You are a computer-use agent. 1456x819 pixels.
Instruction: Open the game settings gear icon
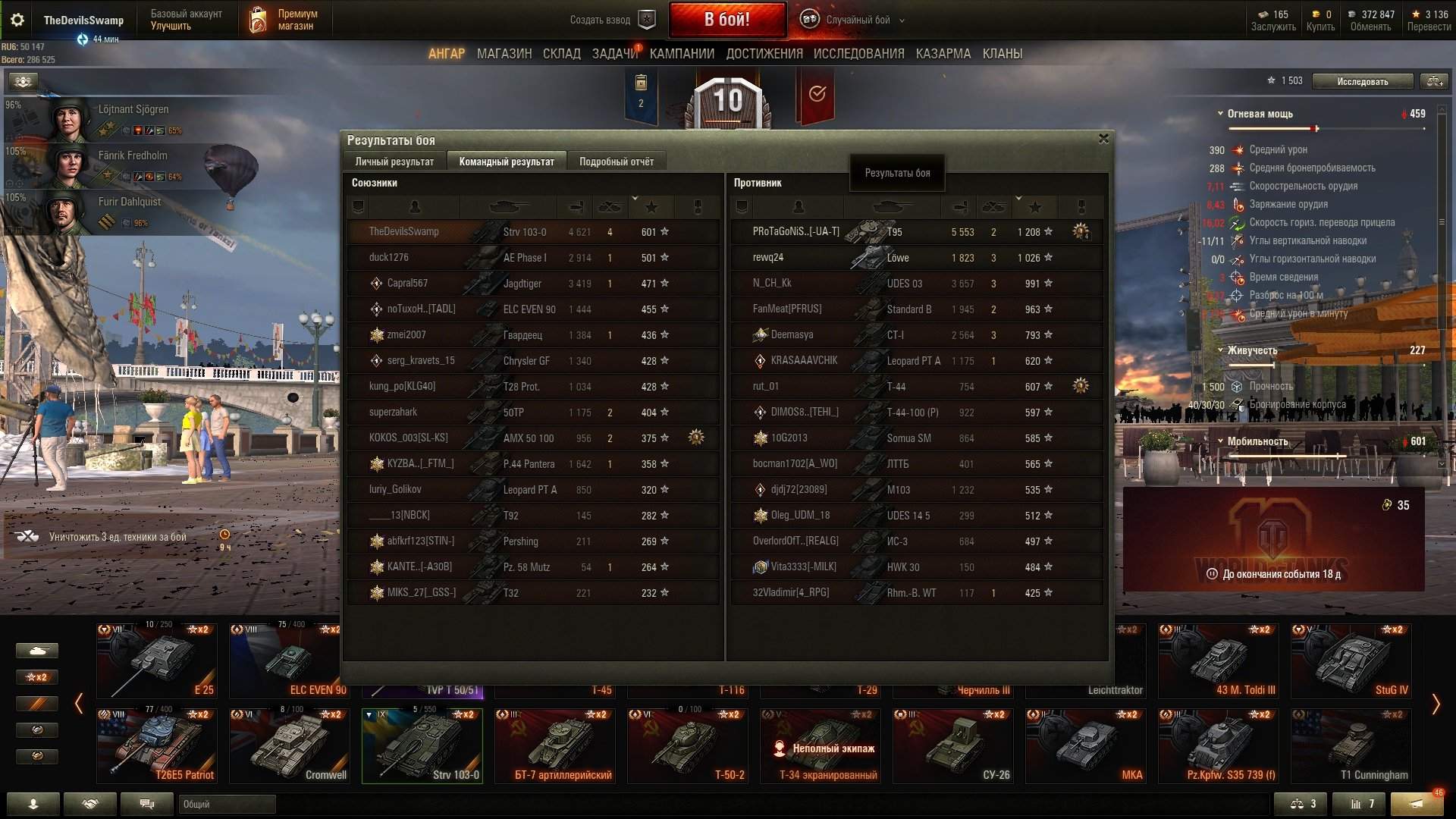[17, 20]
